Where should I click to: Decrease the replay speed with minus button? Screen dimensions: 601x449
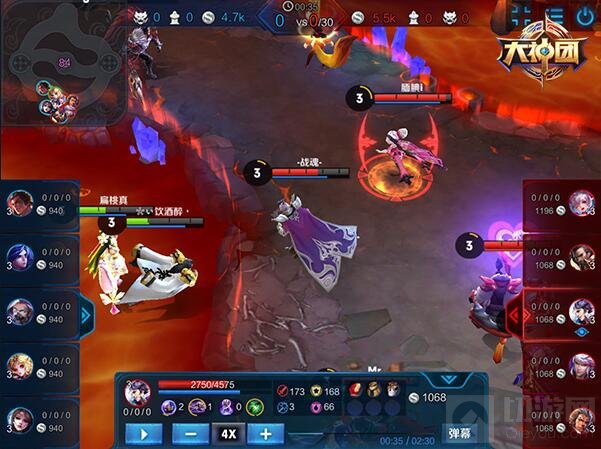coord(190,434)
